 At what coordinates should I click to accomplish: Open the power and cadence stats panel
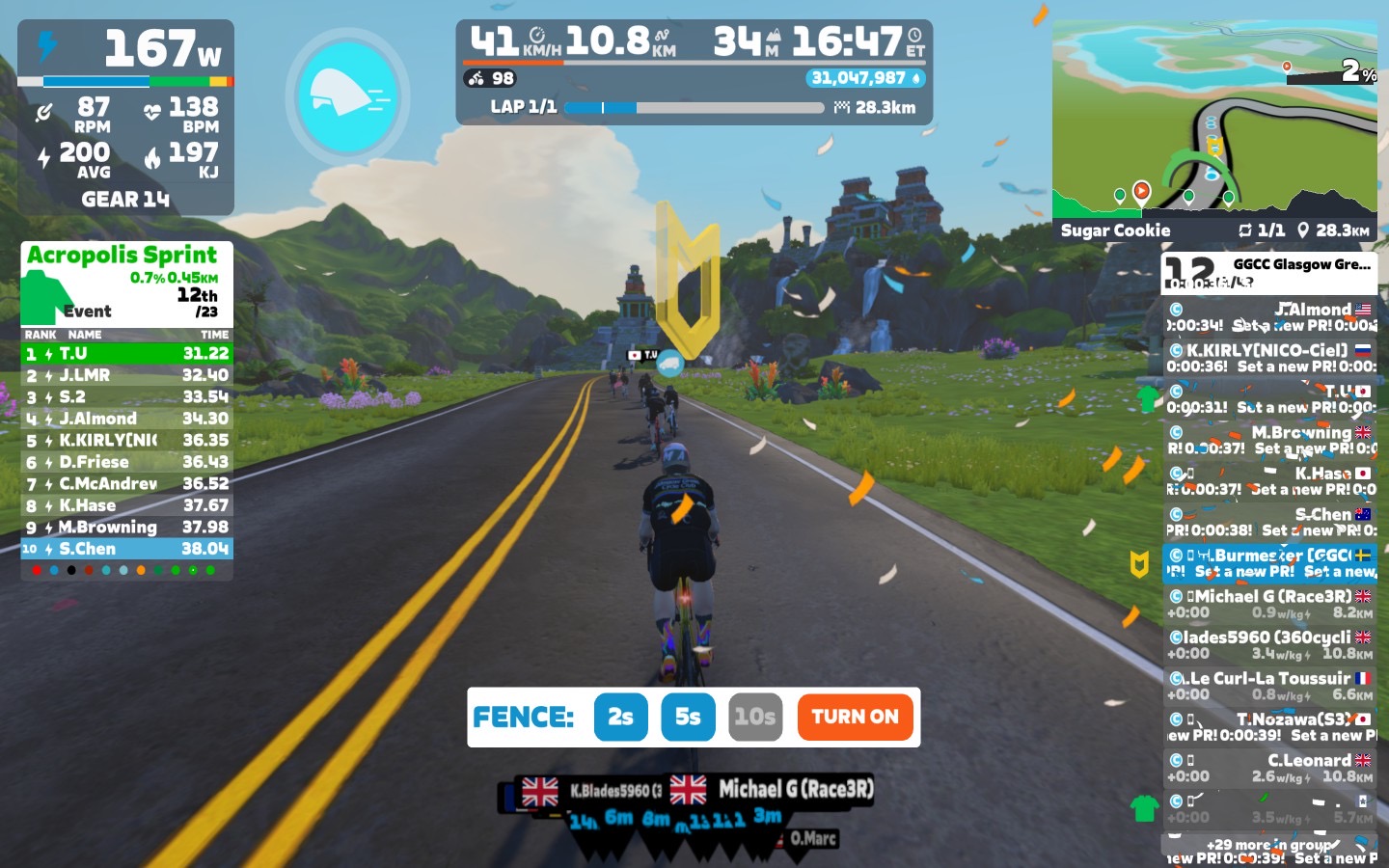coord(125,118)
